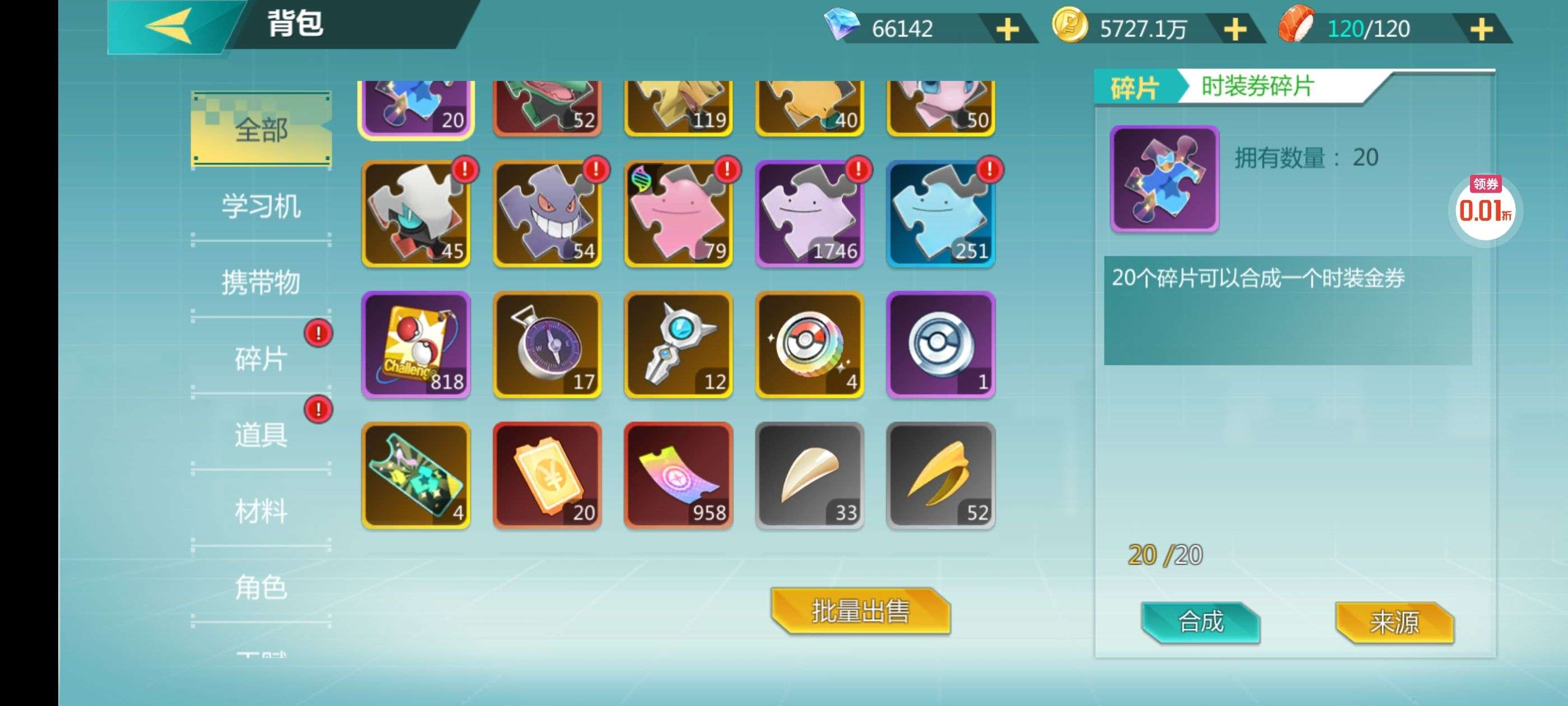Go back using the yellow arrow button
The width and height of the screenshot is (1568, 706).
point(169,26)
